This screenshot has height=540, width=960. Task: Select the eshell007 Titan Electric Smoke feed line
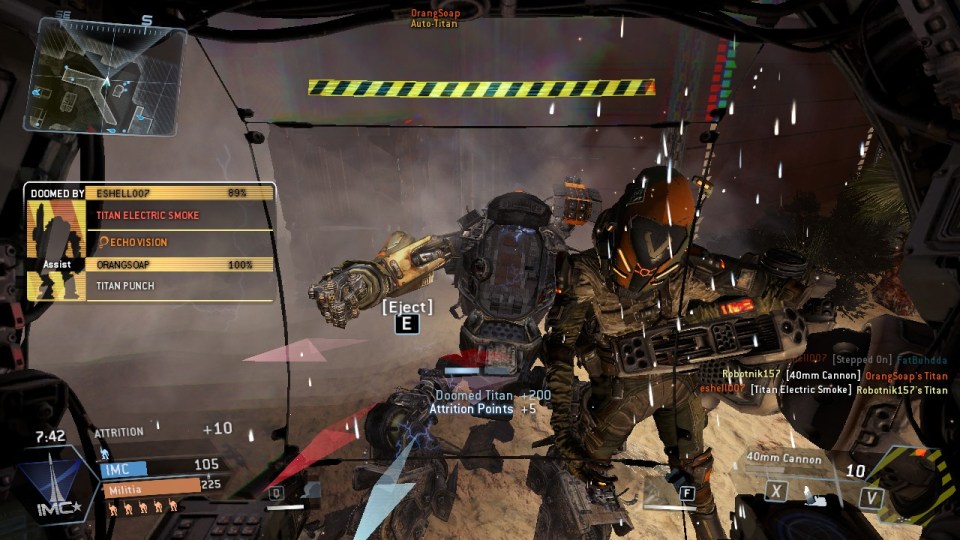pos(822,389)
